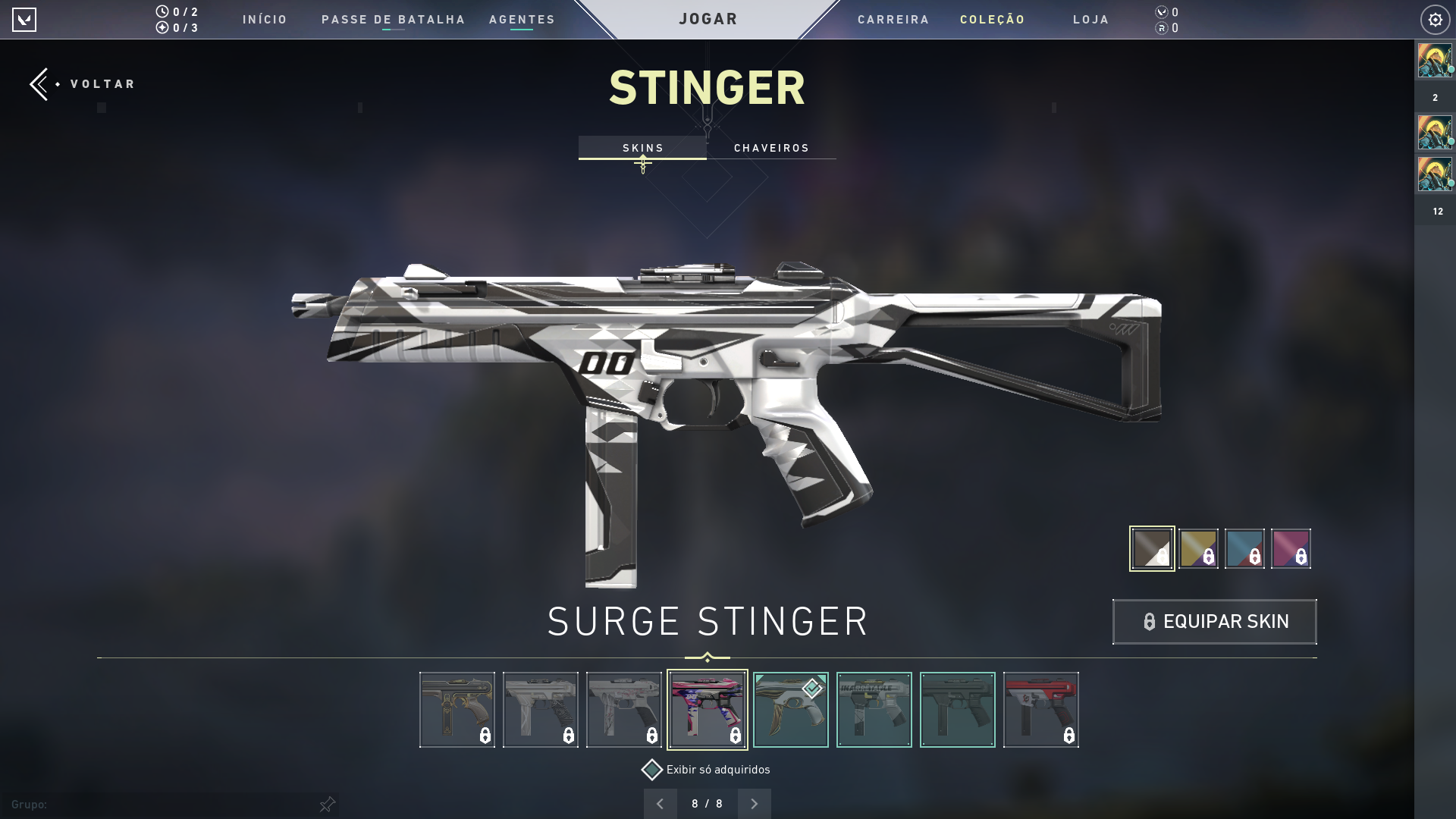
Task: Click the lock icon on the red Stinger thumbnail
Action: click(1068, 736)
